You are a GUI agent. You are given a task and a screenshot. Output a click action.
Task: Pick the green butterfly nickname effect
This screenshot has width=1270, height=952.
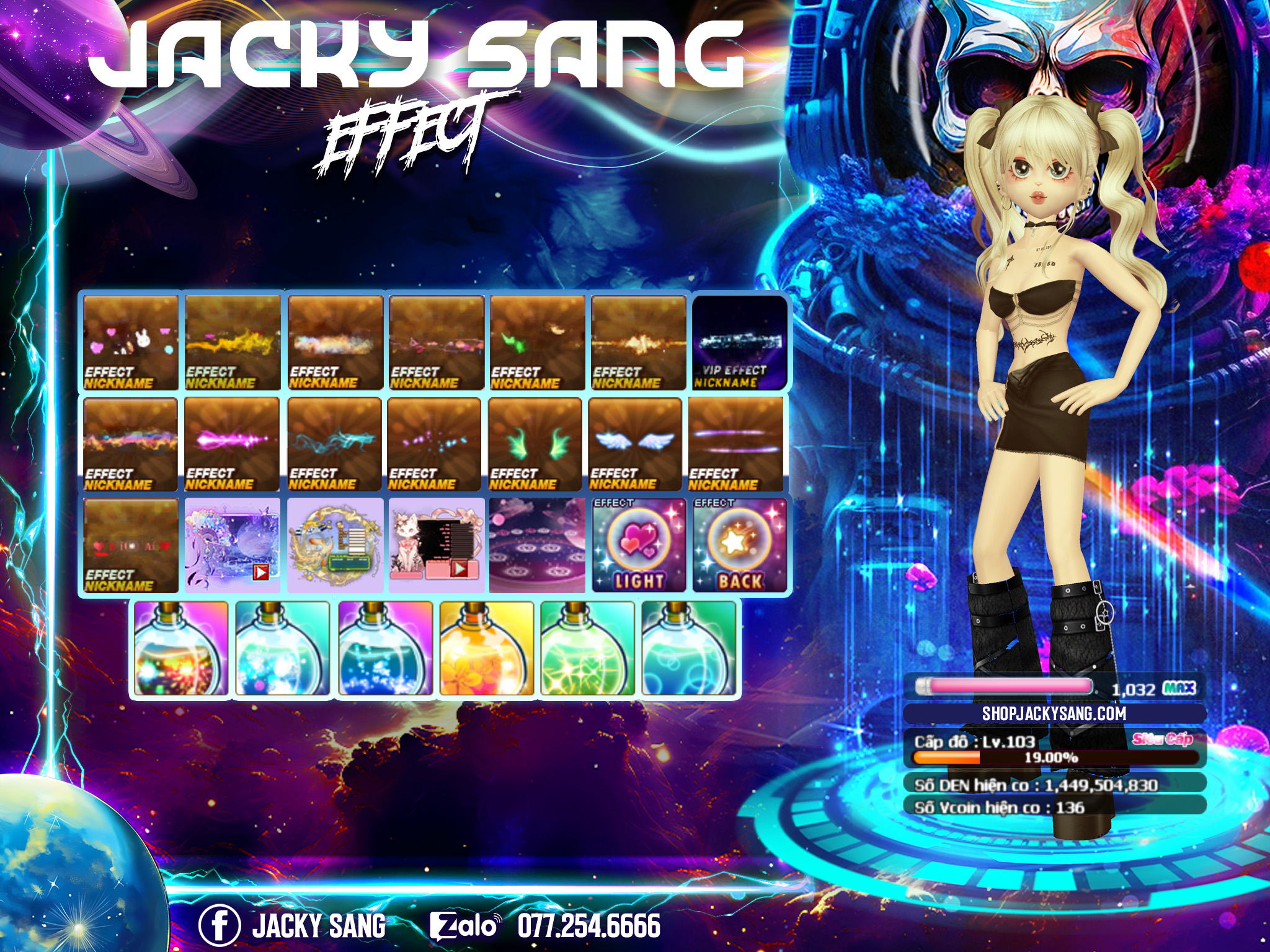(x=537, y=343)
